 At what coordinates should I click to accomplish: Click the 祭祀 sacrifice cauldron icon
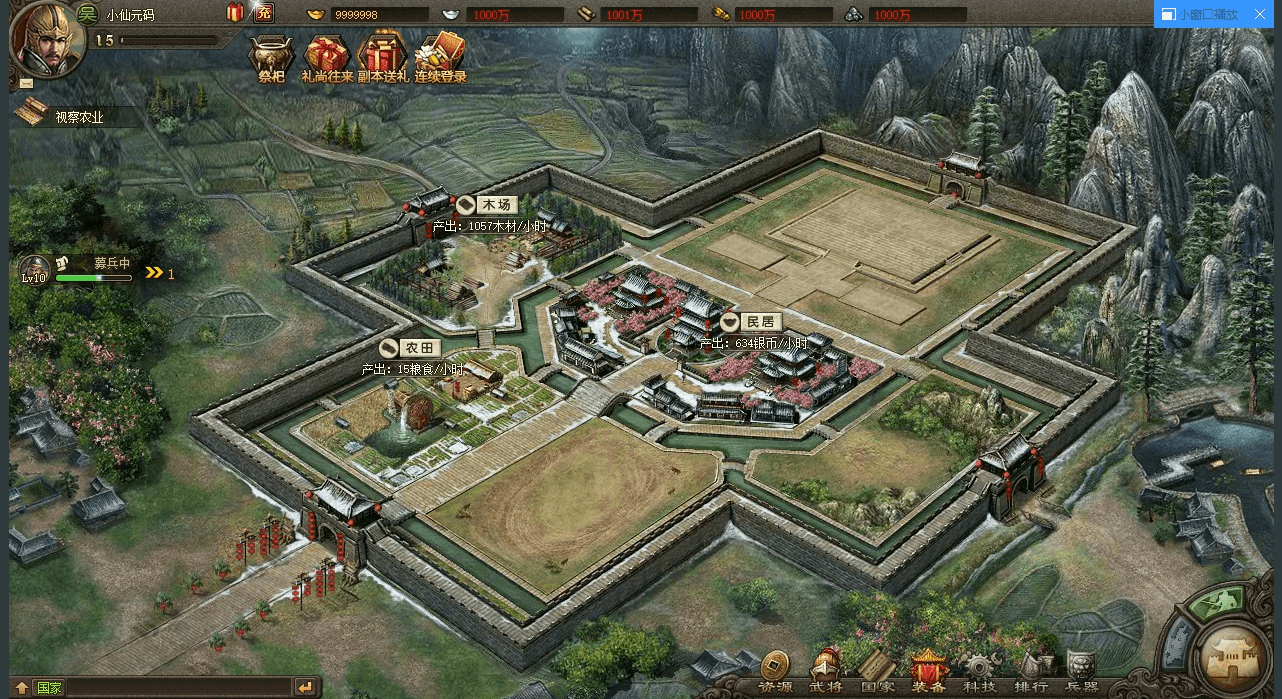(271, 58)
